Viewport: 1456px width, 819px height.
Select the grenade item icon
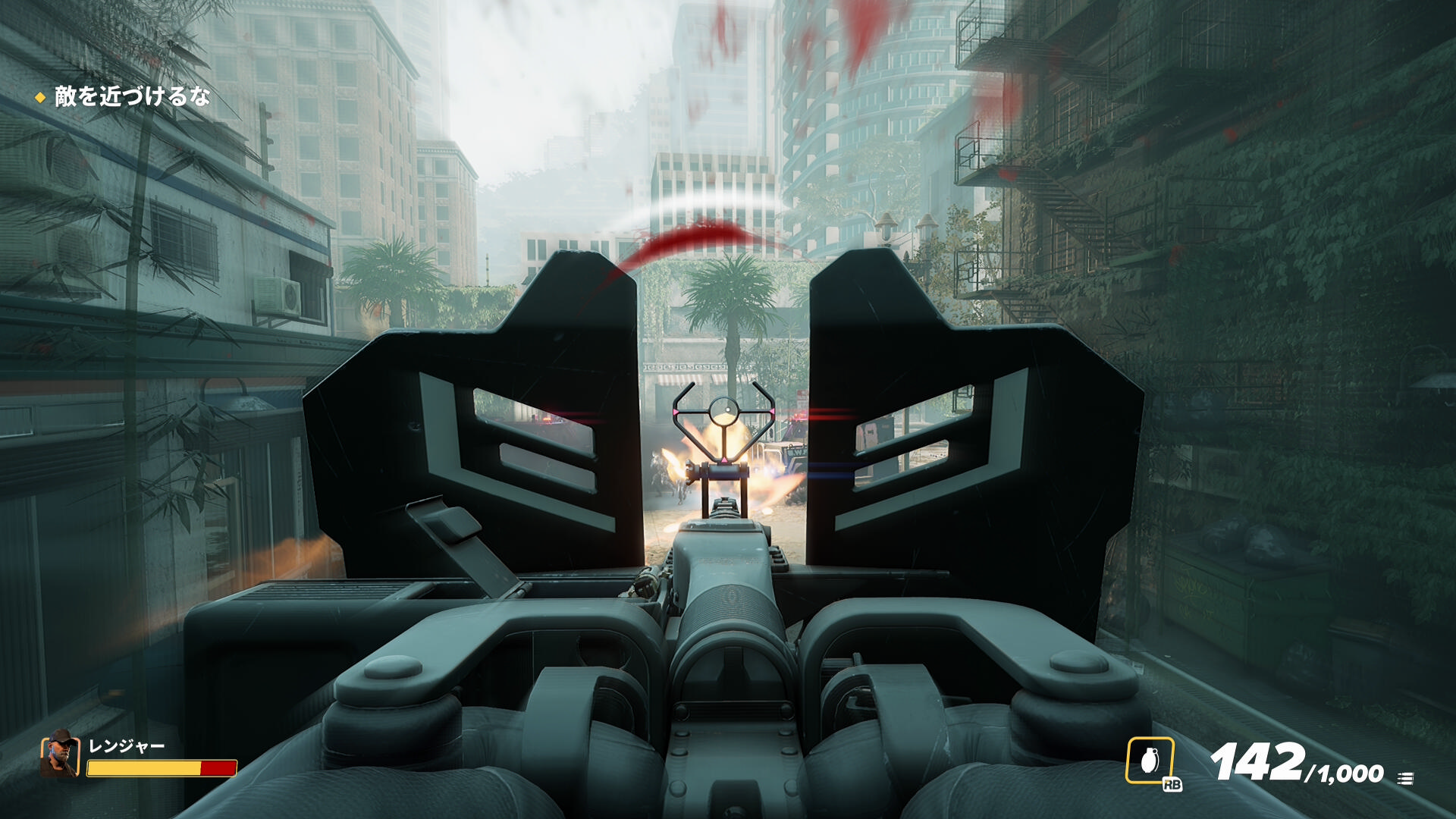tap(1150, 761)
